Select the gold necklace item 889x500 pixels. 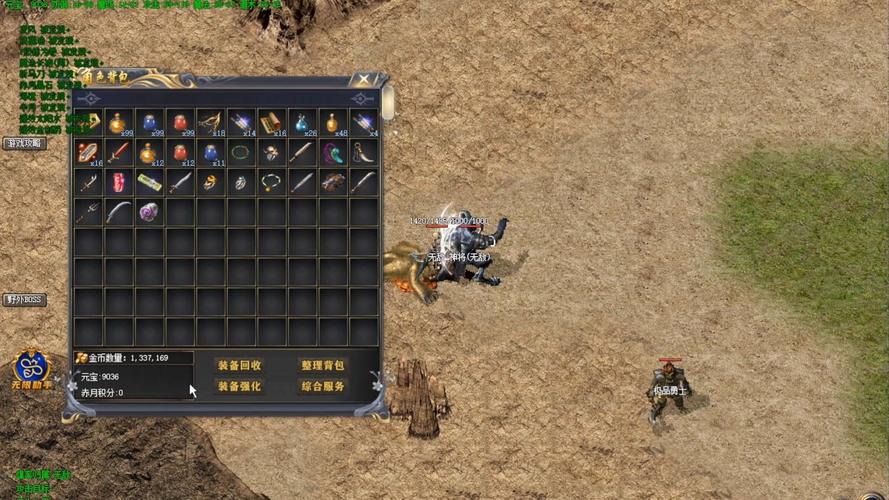point(272,182)
